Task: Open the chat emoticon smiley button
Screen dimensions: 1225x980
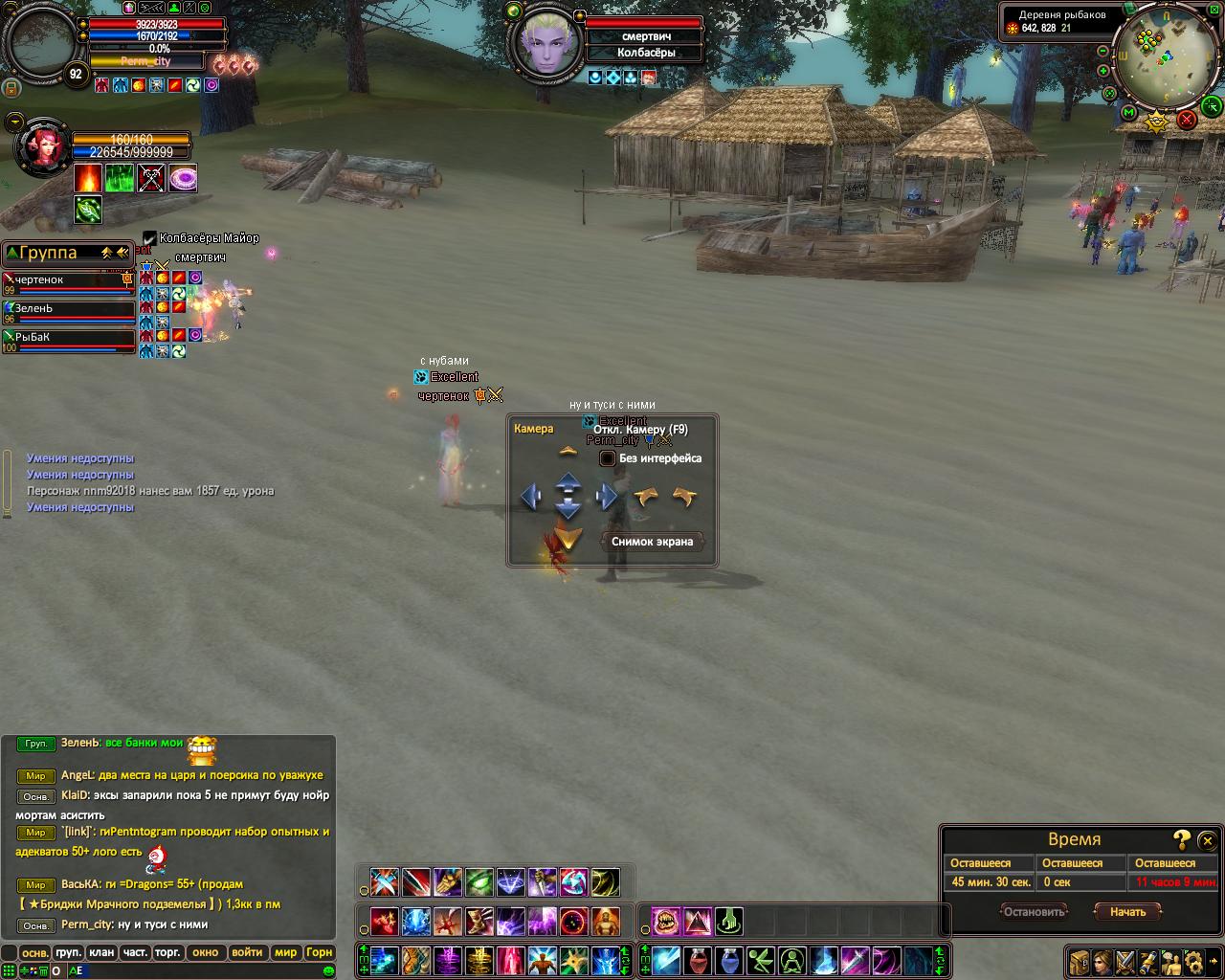Action: coord(328,970)
